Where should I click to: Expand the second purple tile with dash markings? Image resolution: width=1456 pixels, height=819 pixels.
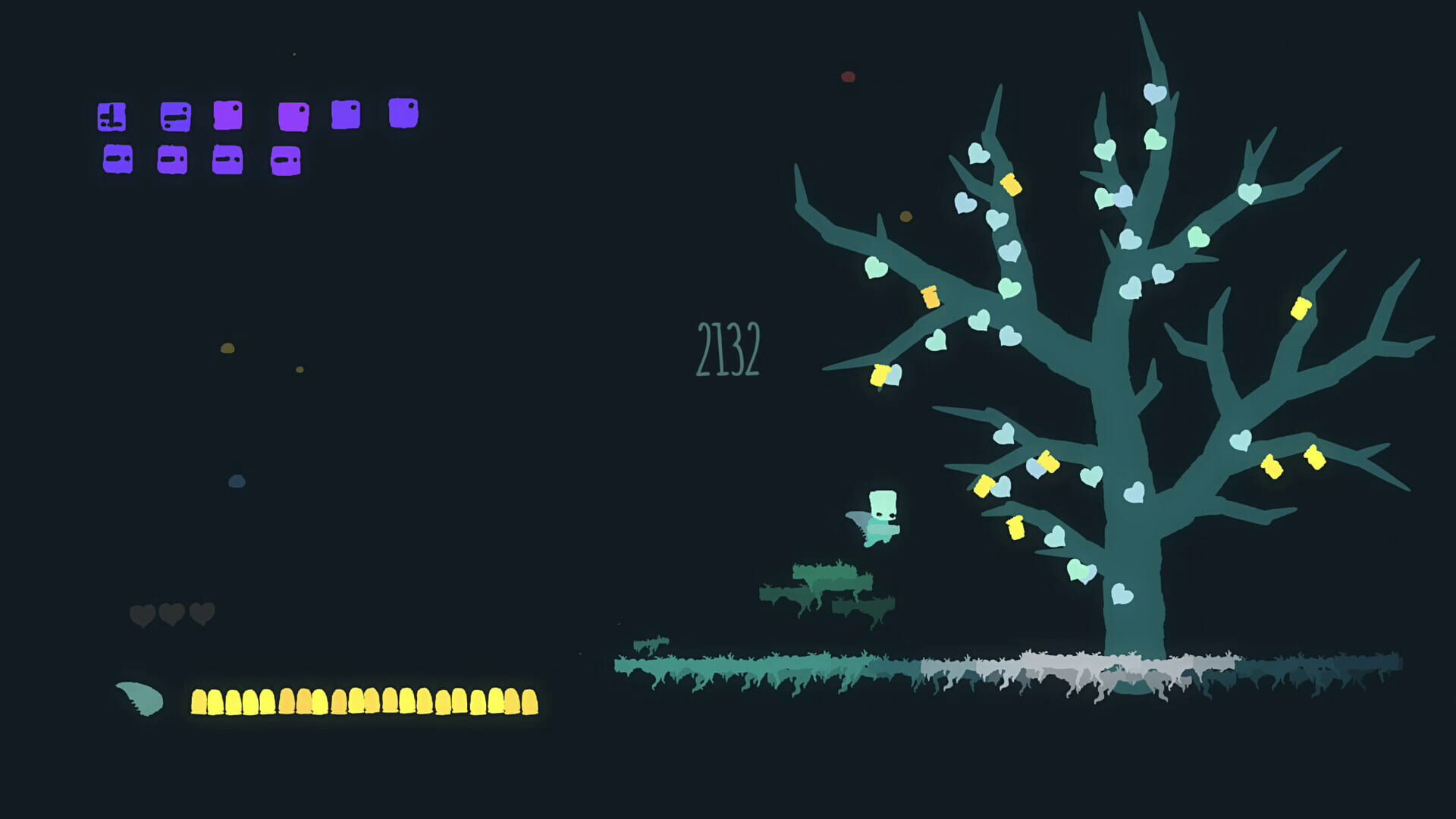(x=176, y=116)
